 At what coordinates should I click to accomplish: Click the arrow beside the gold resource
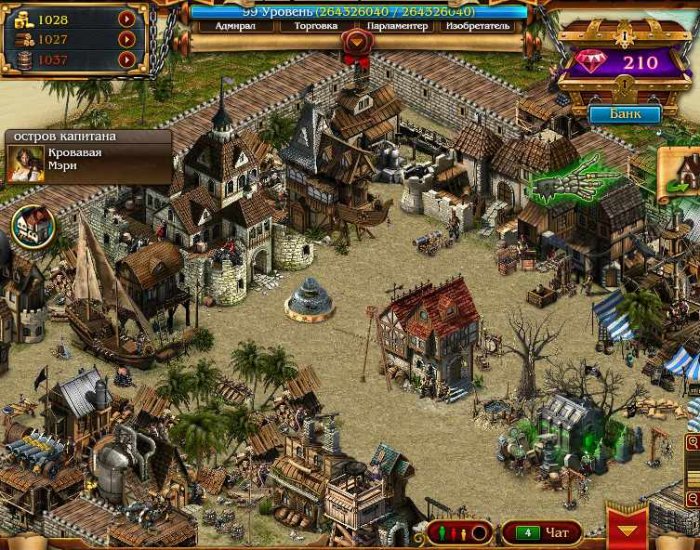click(127, 19)
